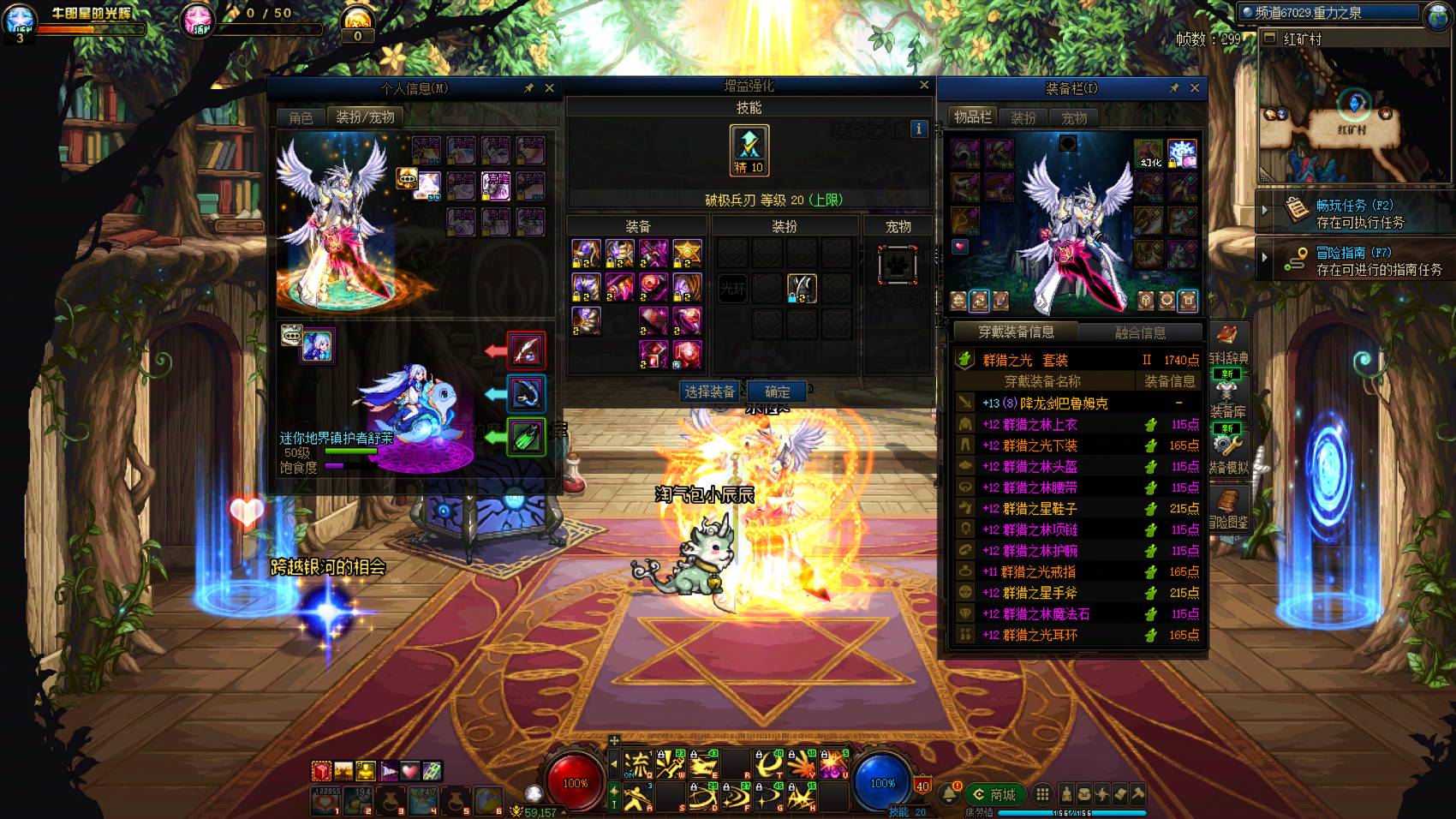Click the info button in buff enhancement window
Image resolution: width=1456 pixels, height=819 pixels.
pyautogui.click(x=919, y=129)
